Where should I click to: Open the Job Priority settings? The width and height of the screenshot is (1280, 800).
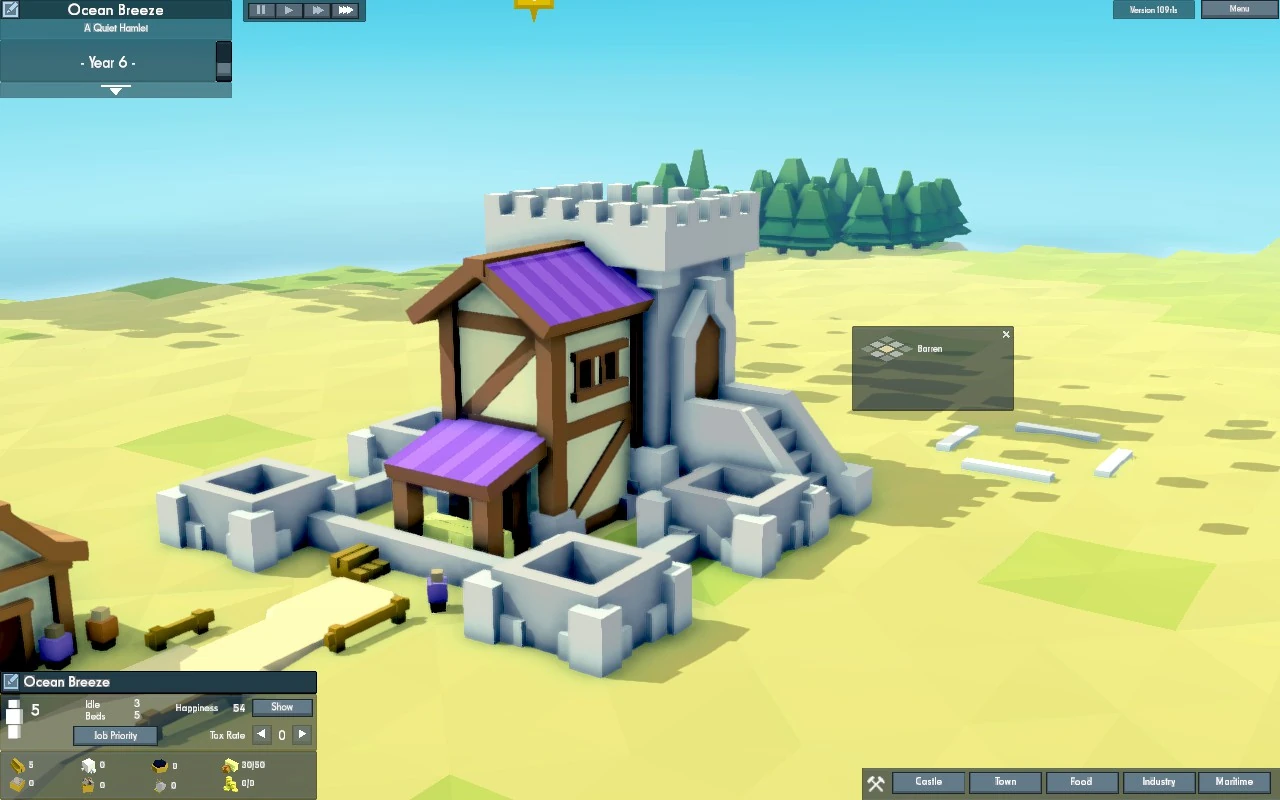tap(115, 735)
